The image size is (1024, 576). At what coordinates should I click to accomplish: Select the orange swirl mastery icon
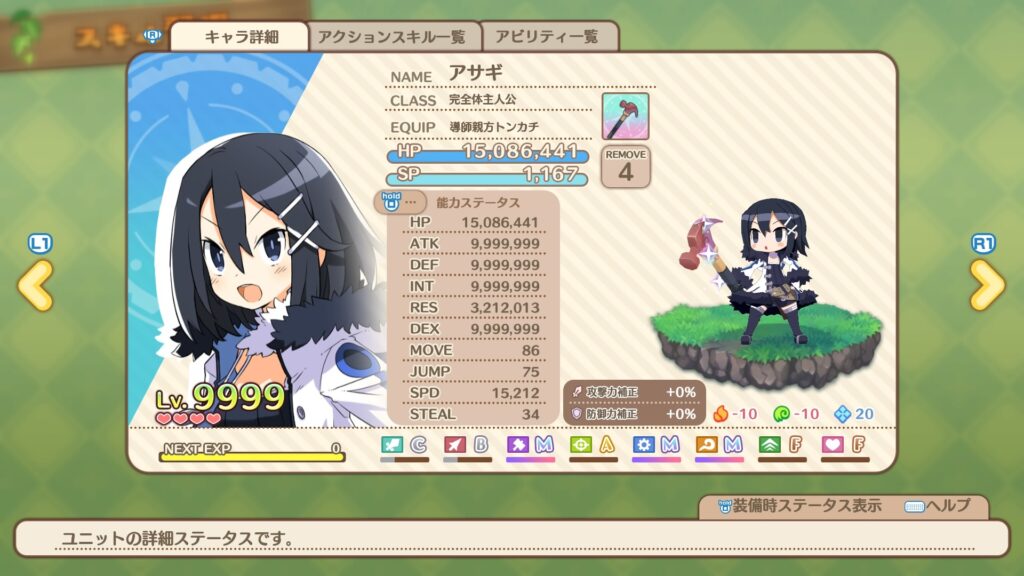[x=706, y=443]
